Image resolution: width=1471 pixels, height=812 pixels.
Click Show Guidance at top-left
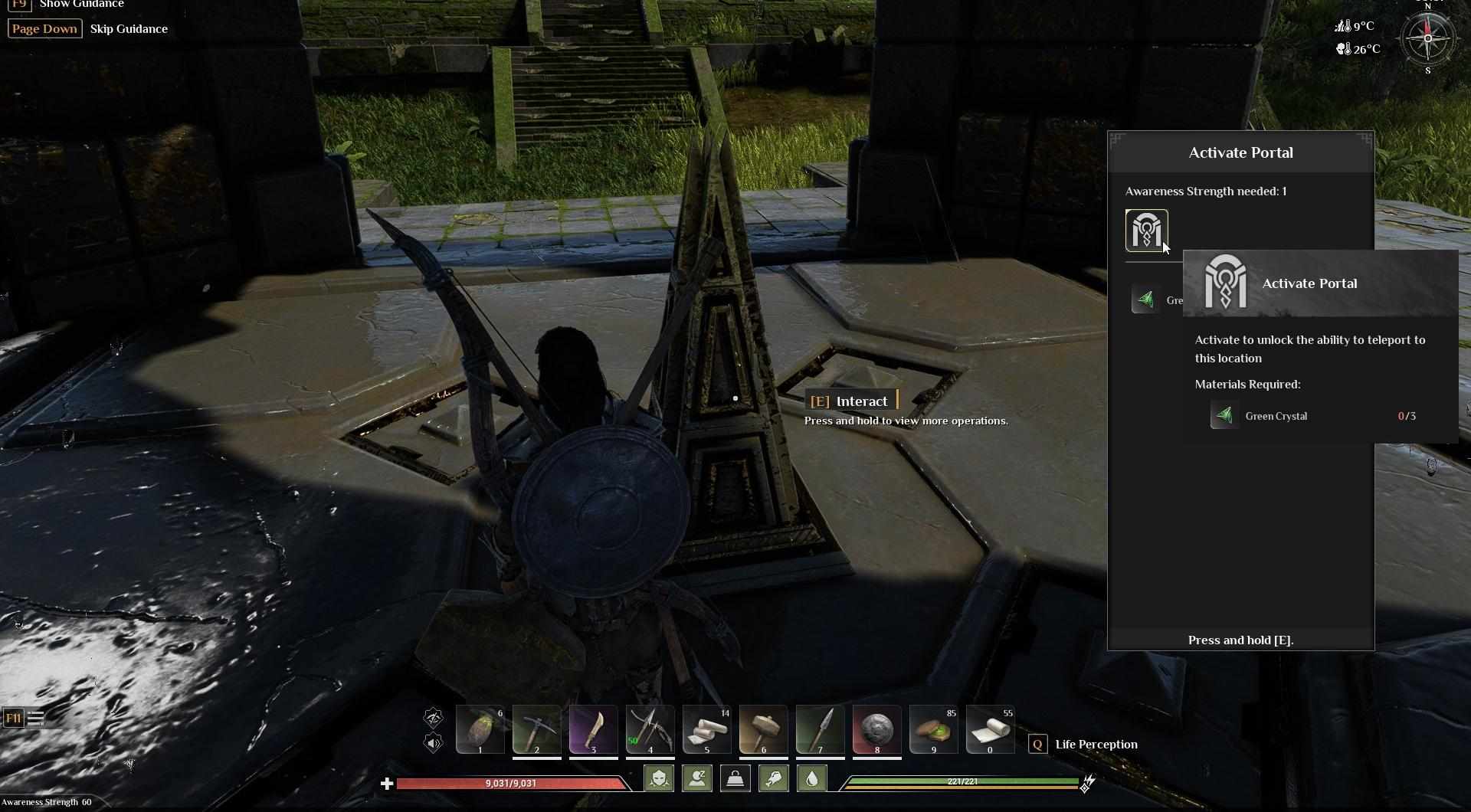pos(81,5)
